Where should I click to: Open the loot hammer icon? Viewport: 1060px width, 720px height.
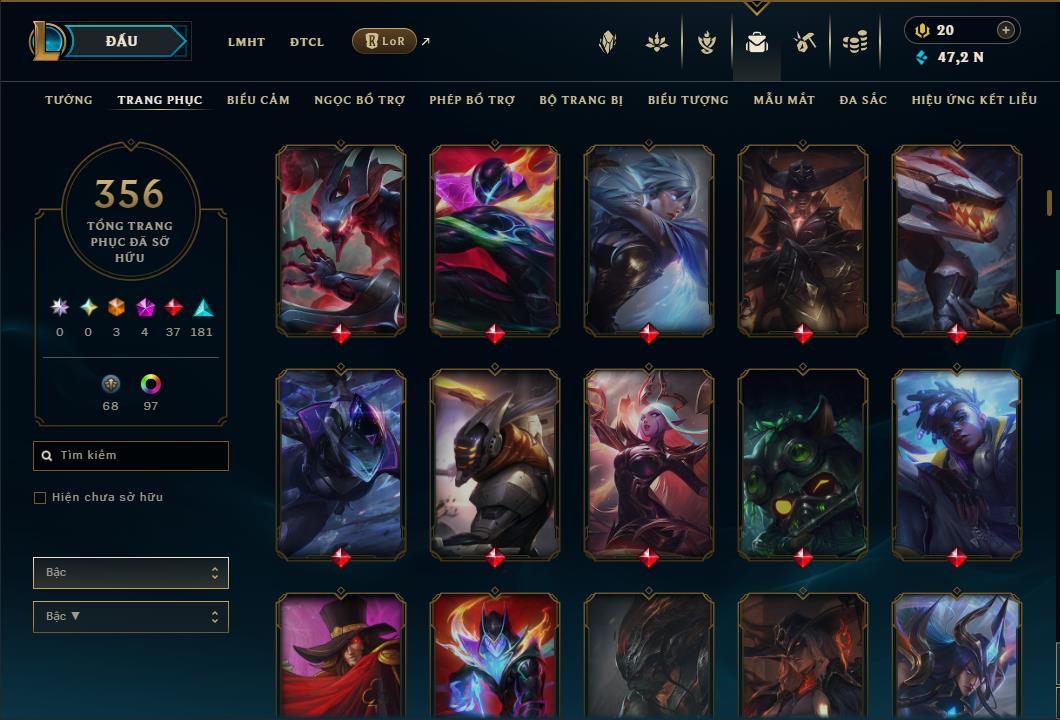point(805,42)
